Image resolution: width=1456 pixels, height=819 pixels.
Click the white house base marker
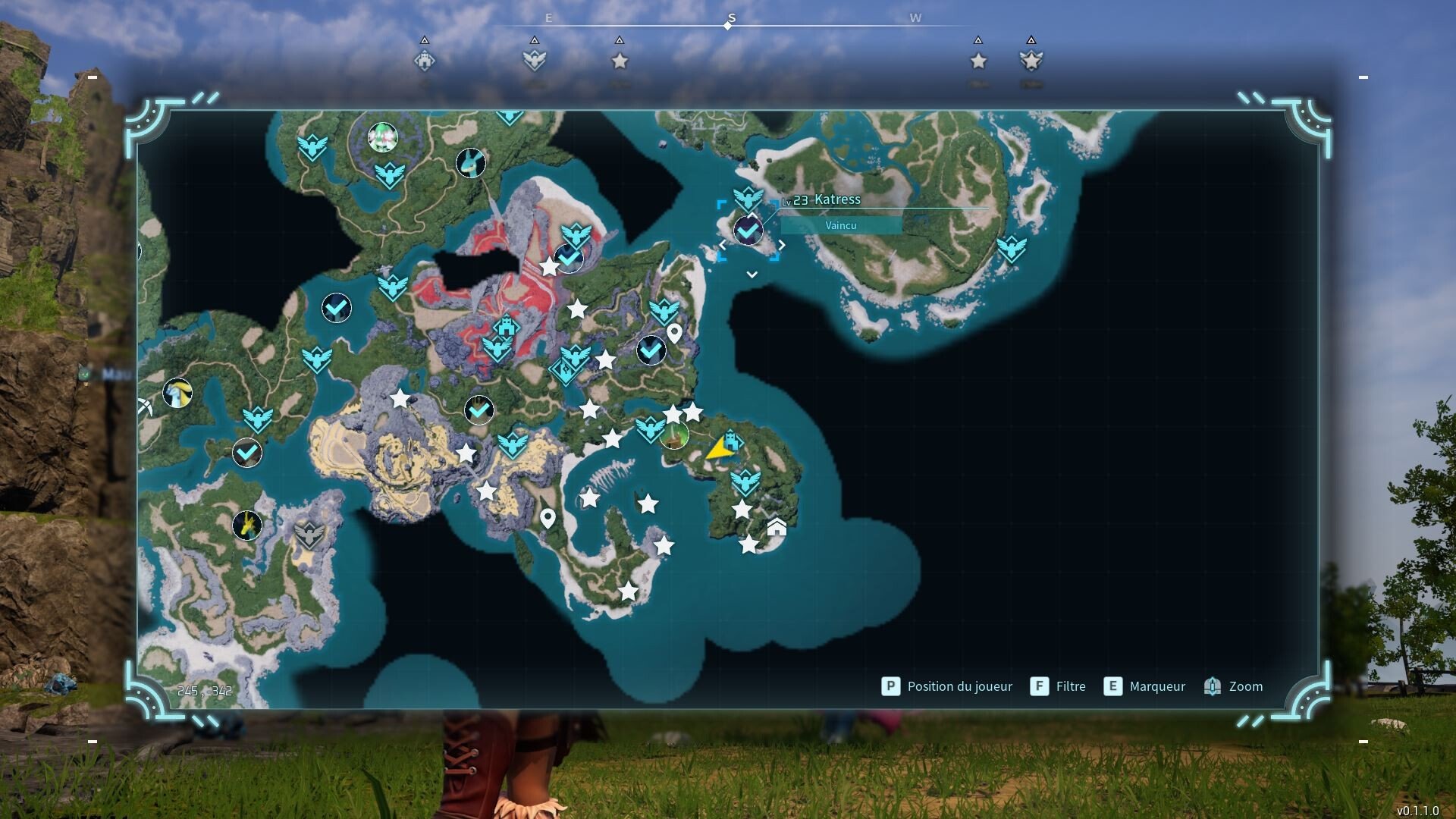click(x=777, y=527)
